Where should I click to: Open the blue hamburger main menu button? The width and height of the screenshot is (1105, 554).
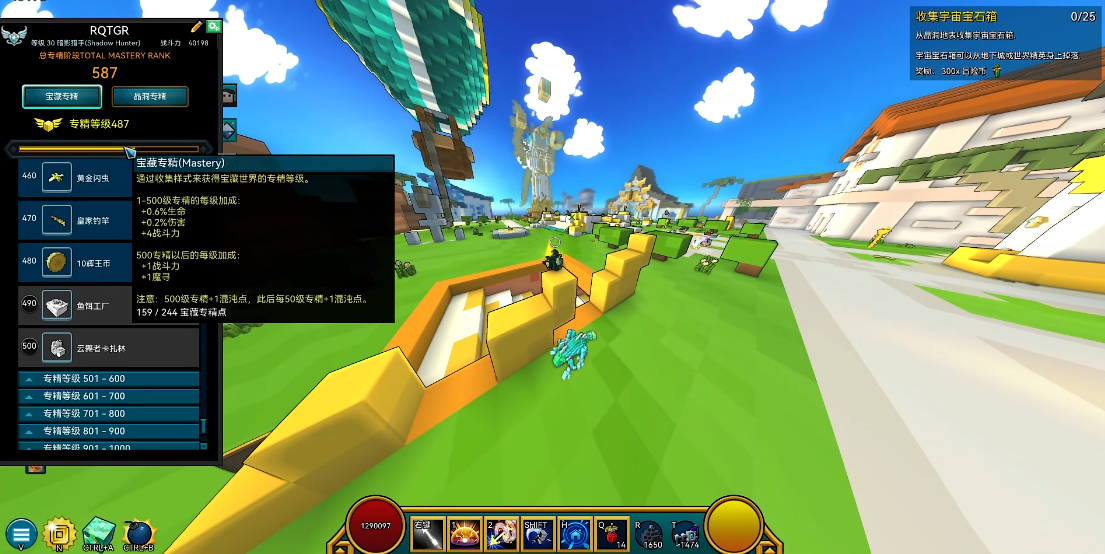(20, 533)
